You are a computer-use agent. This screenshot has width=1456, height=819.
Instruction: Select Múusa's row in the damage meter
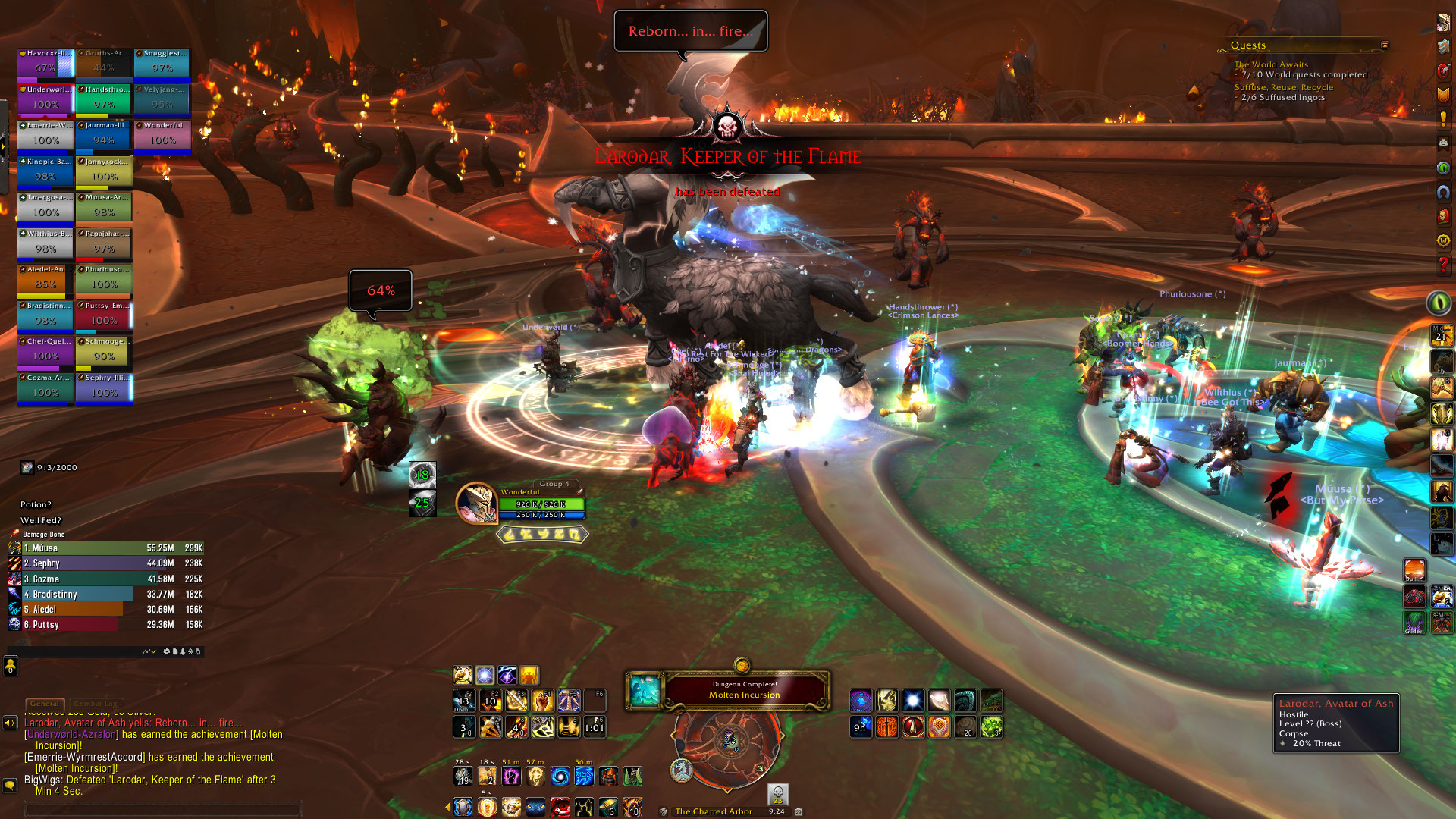[106, 548]
